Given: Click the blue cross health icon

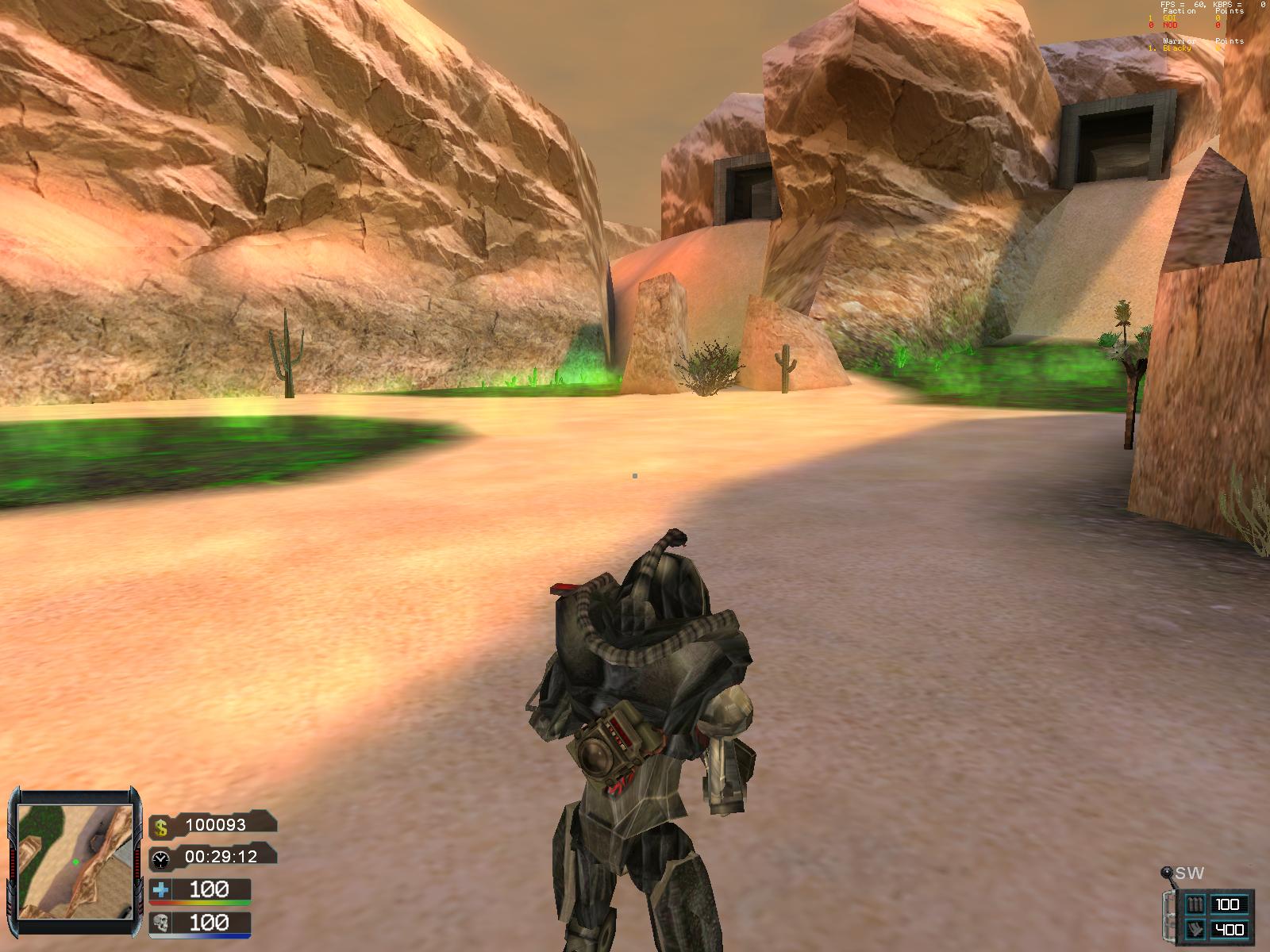Looking at the screenshot, I should pyautogui.click(x=161, y=891).
